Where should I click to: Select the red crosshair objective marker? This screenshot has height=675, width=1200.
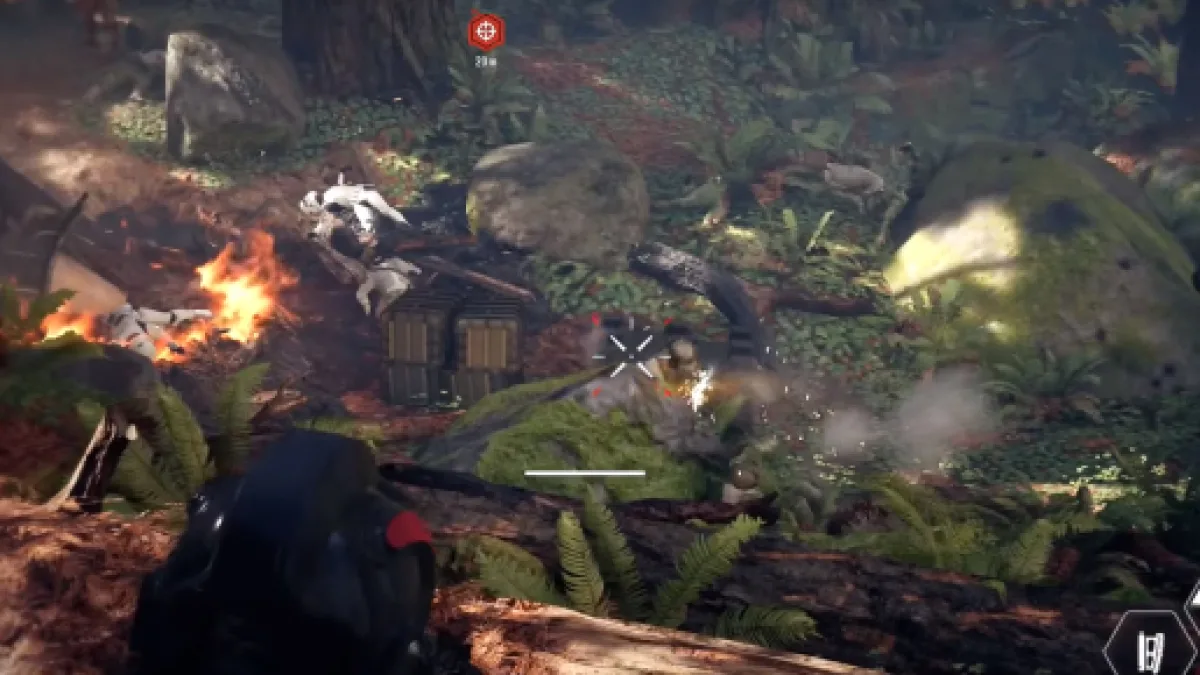486,31
